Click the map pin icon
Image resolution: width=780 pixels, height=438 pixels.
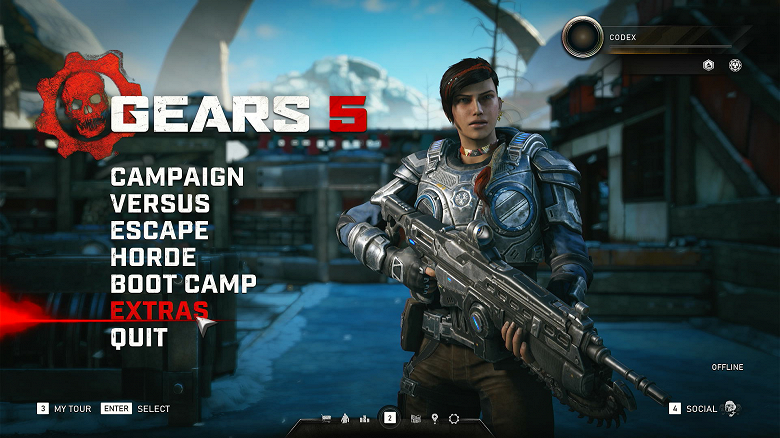tap(435, 418)
